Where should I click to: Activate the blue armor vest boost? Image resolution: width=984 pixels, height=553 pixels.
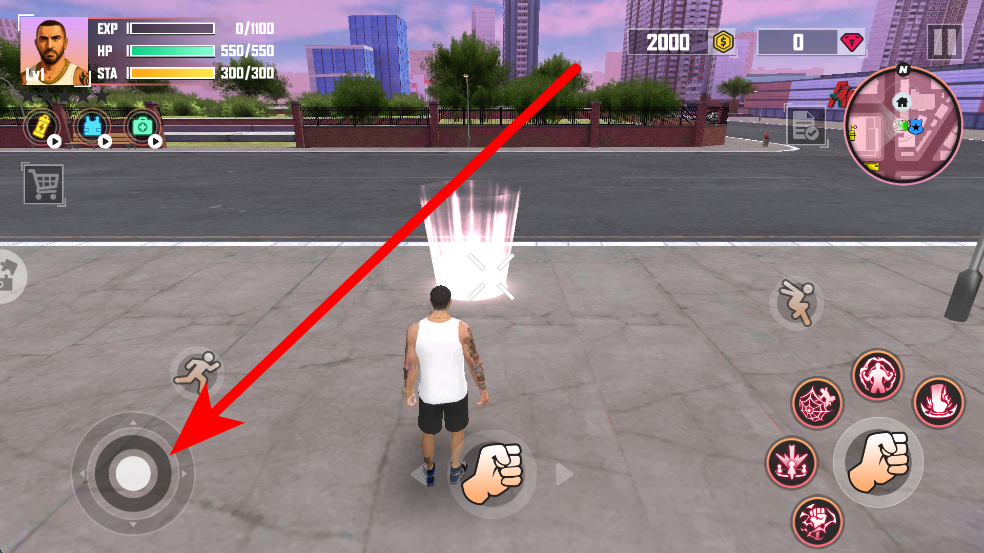point(92,127)
